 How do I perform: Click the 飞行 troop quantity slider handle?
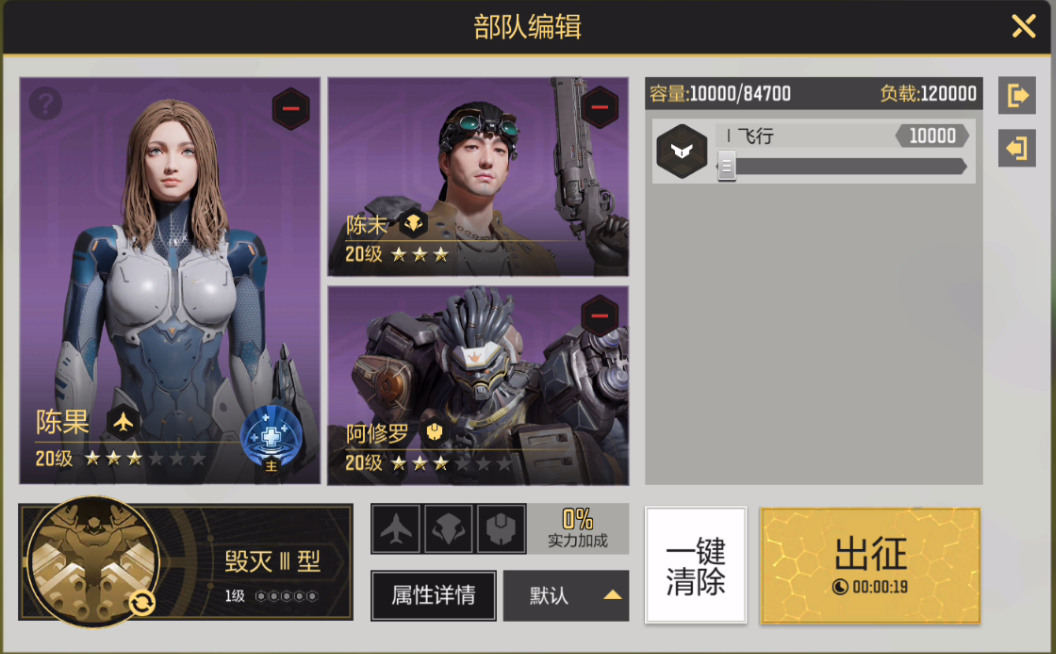[727, 166]
